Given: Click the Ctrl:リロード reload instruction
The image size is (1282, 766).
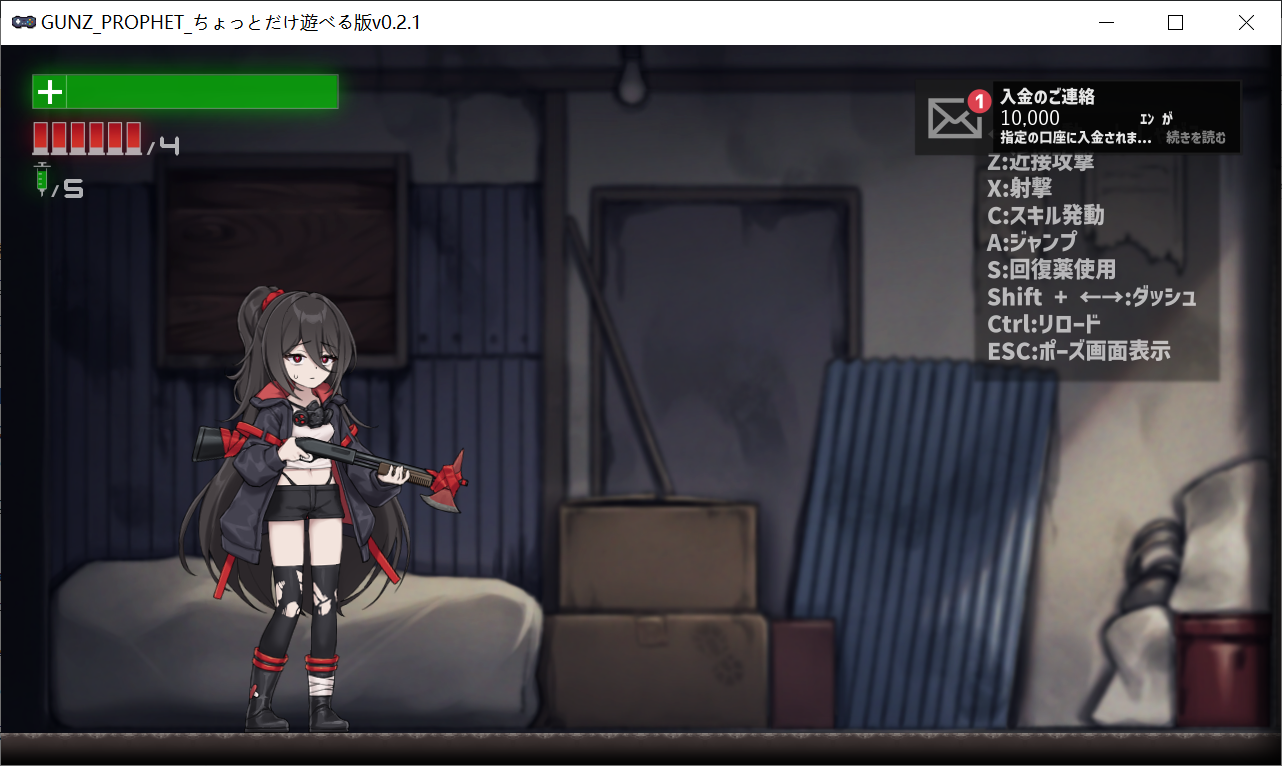Looking at the screenshot, I should point(1043,323).
